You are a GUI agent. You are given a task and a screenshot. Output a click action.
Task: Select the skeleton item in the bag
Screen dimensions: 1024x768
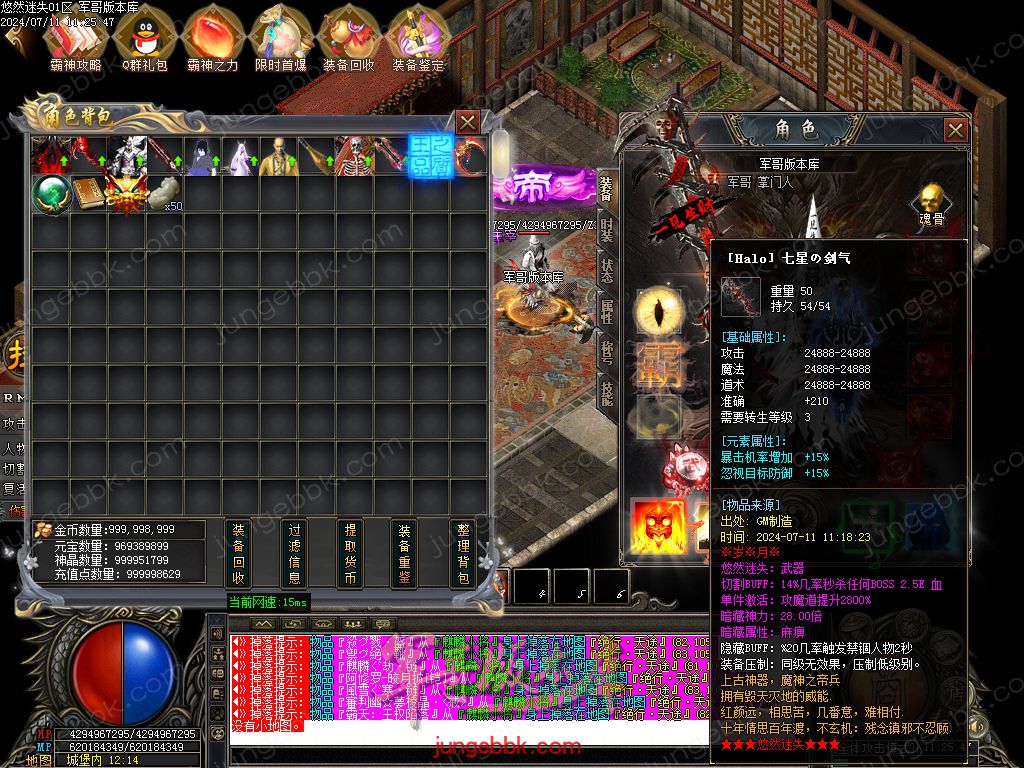pyautogui.click(x=353, y=155)
